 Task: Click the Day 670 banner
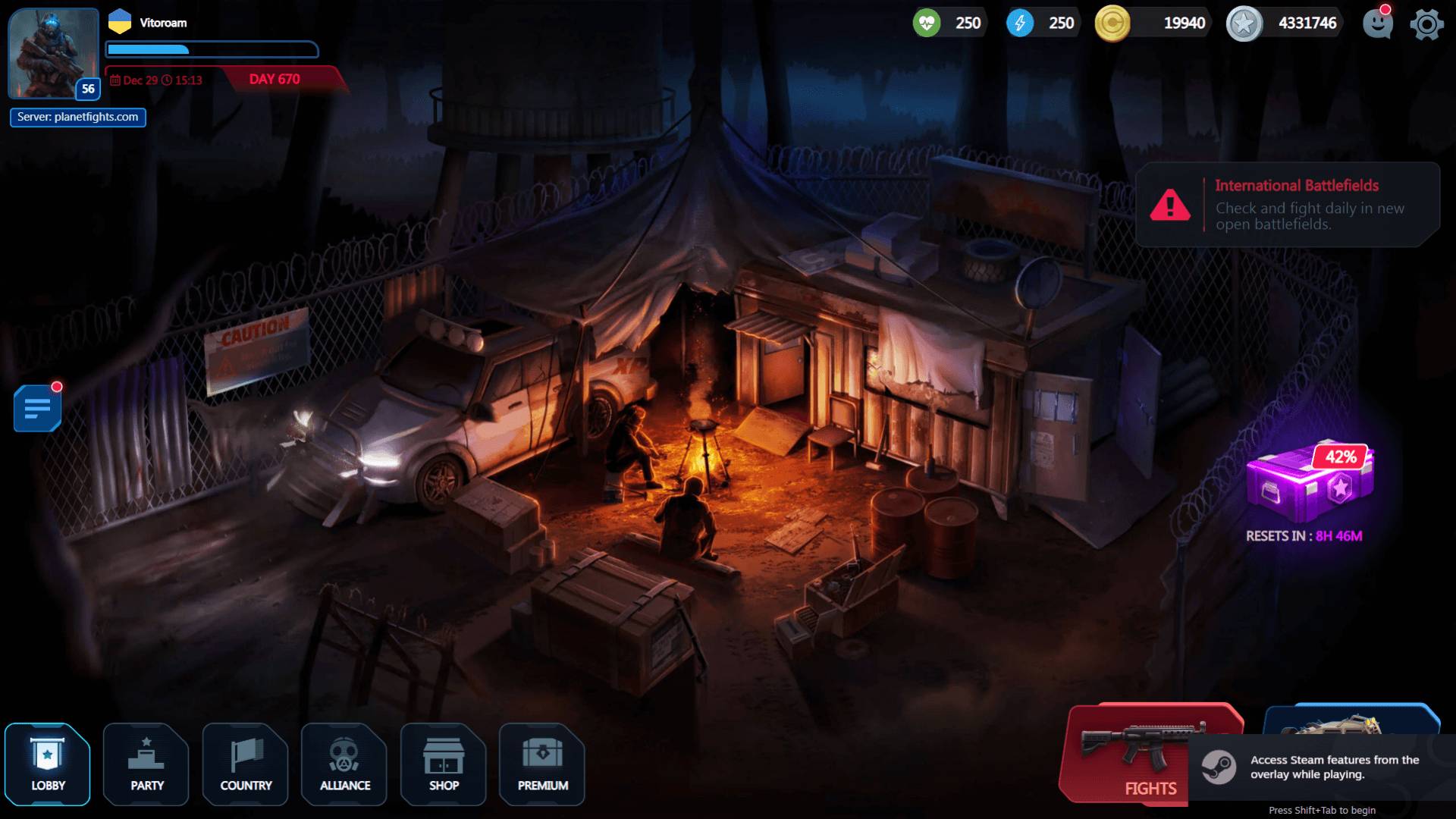pos(275,79)
